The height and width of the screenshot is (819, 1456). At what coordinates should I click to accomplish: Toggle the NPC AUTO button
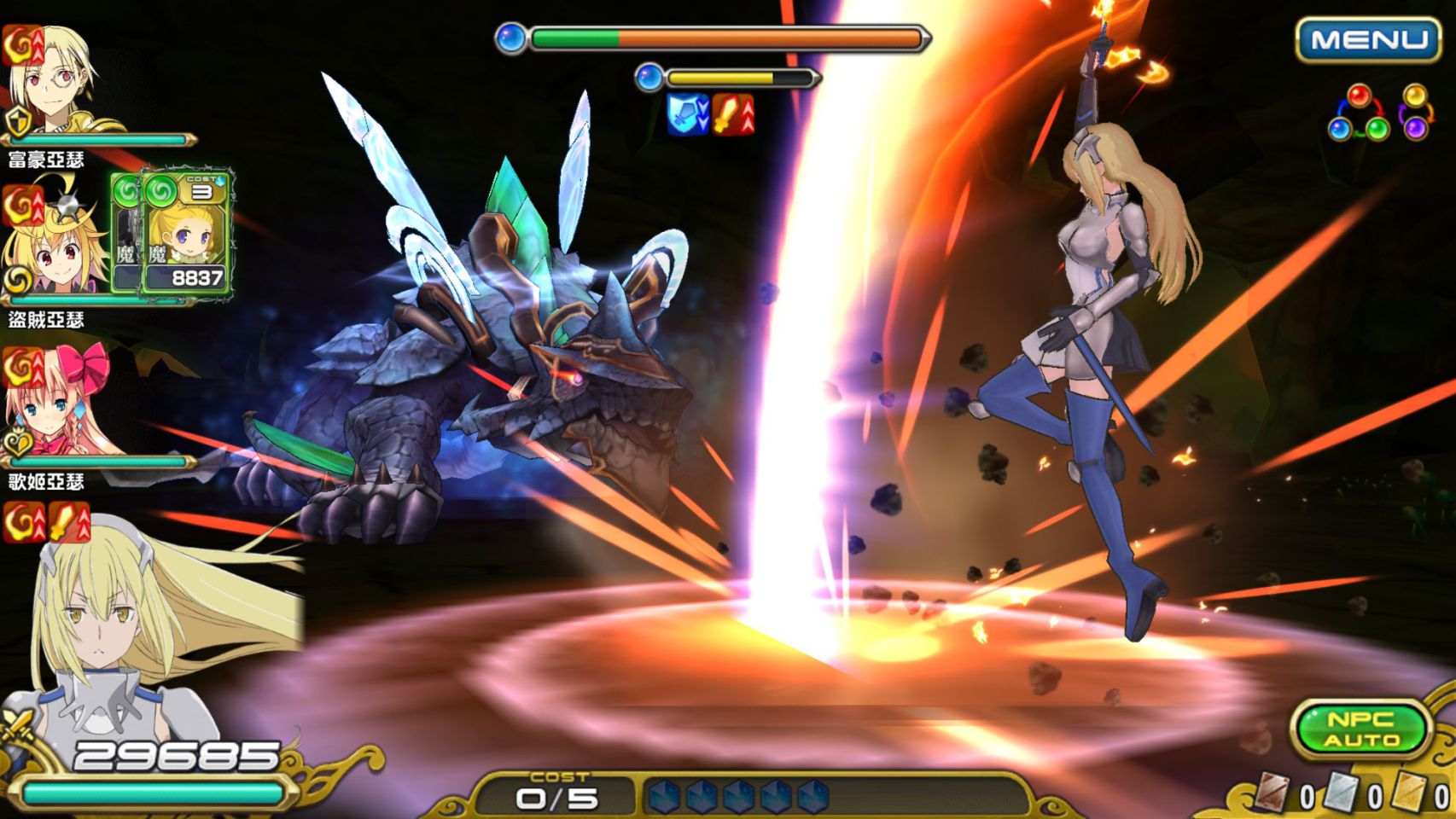point(1361,729)
